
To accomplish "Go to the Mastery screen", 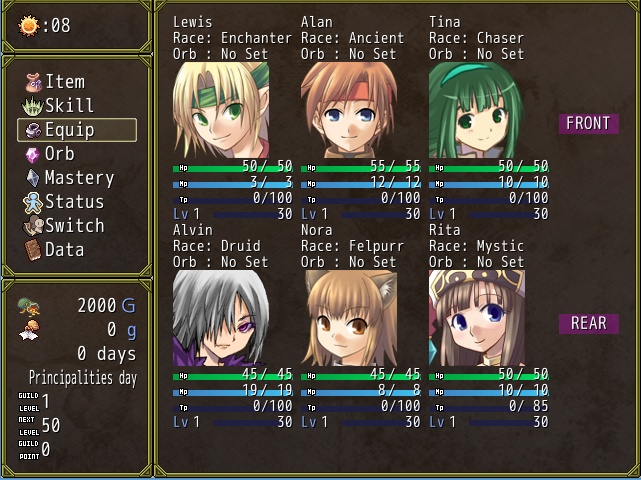I will 79,178.
